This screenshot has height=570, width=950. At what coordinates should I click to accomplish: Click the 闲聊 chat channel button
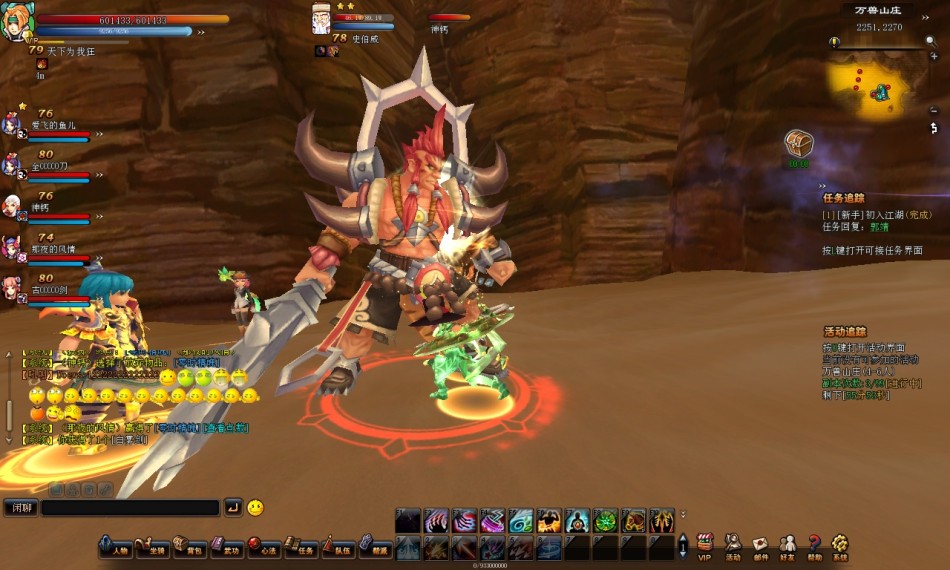coord(20,508)
